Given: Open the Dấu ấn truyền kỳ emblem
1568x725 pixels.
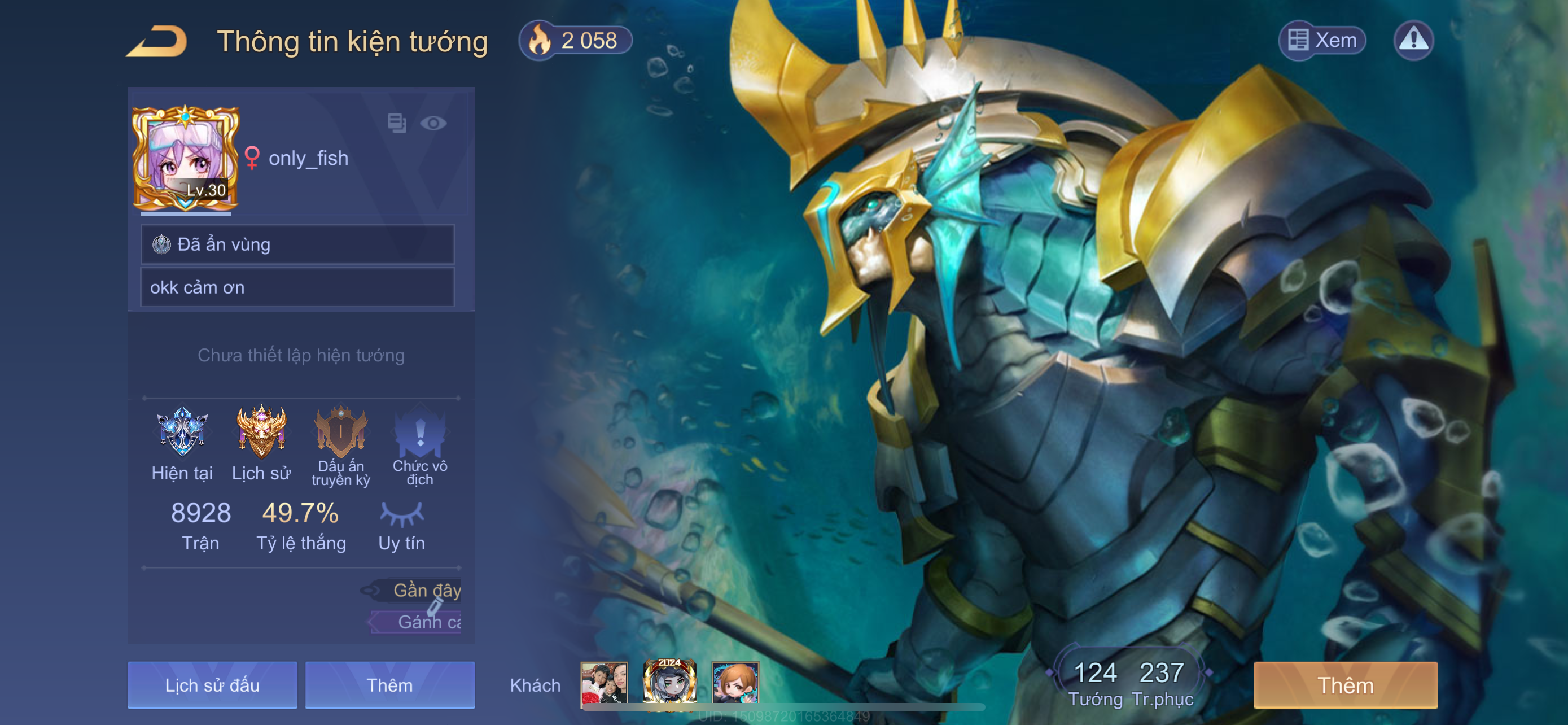Looking at the screenshot, I should point(340,432).
